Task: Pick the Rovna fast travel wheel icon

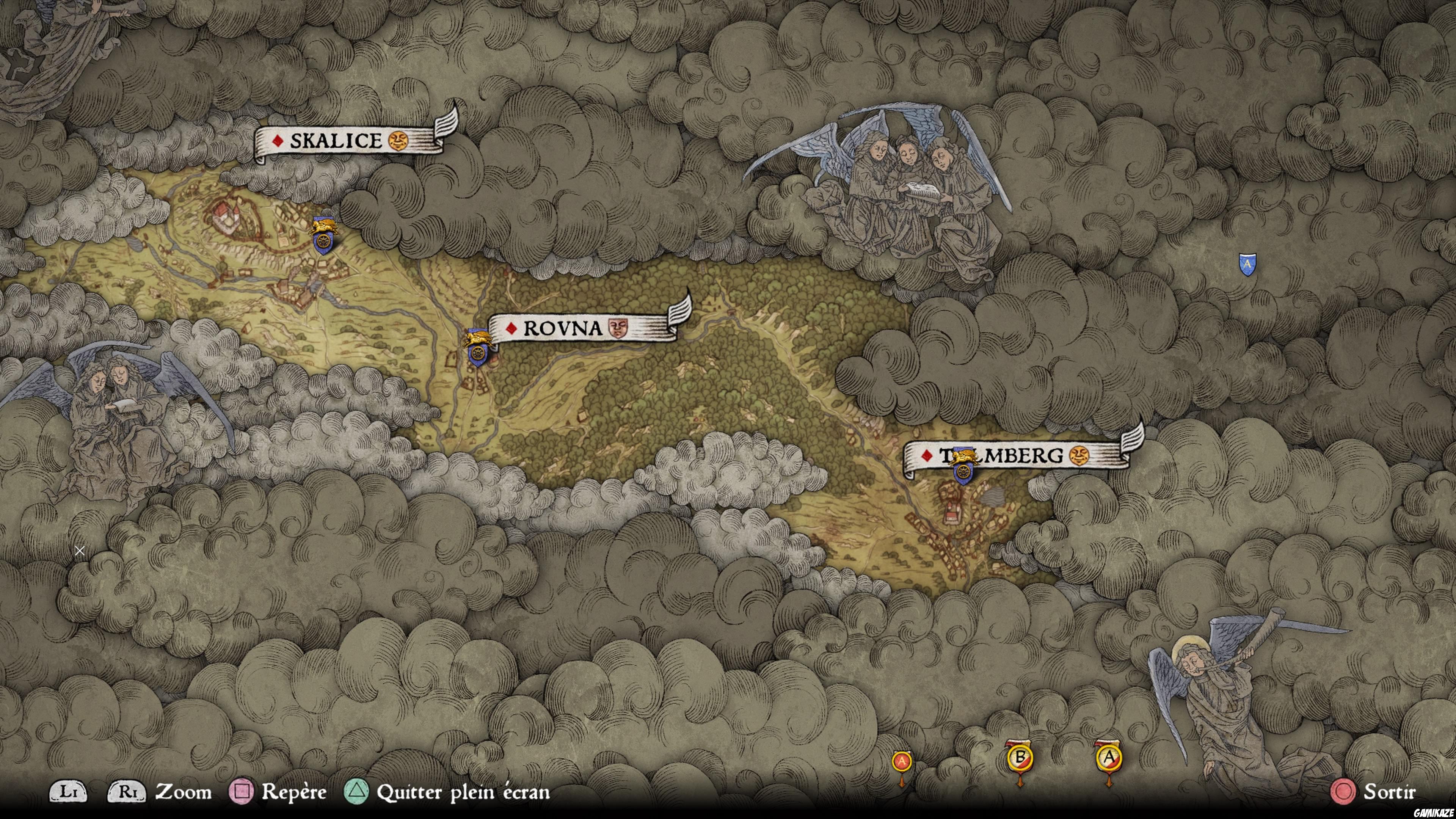Action: click(x=478, y=353)
